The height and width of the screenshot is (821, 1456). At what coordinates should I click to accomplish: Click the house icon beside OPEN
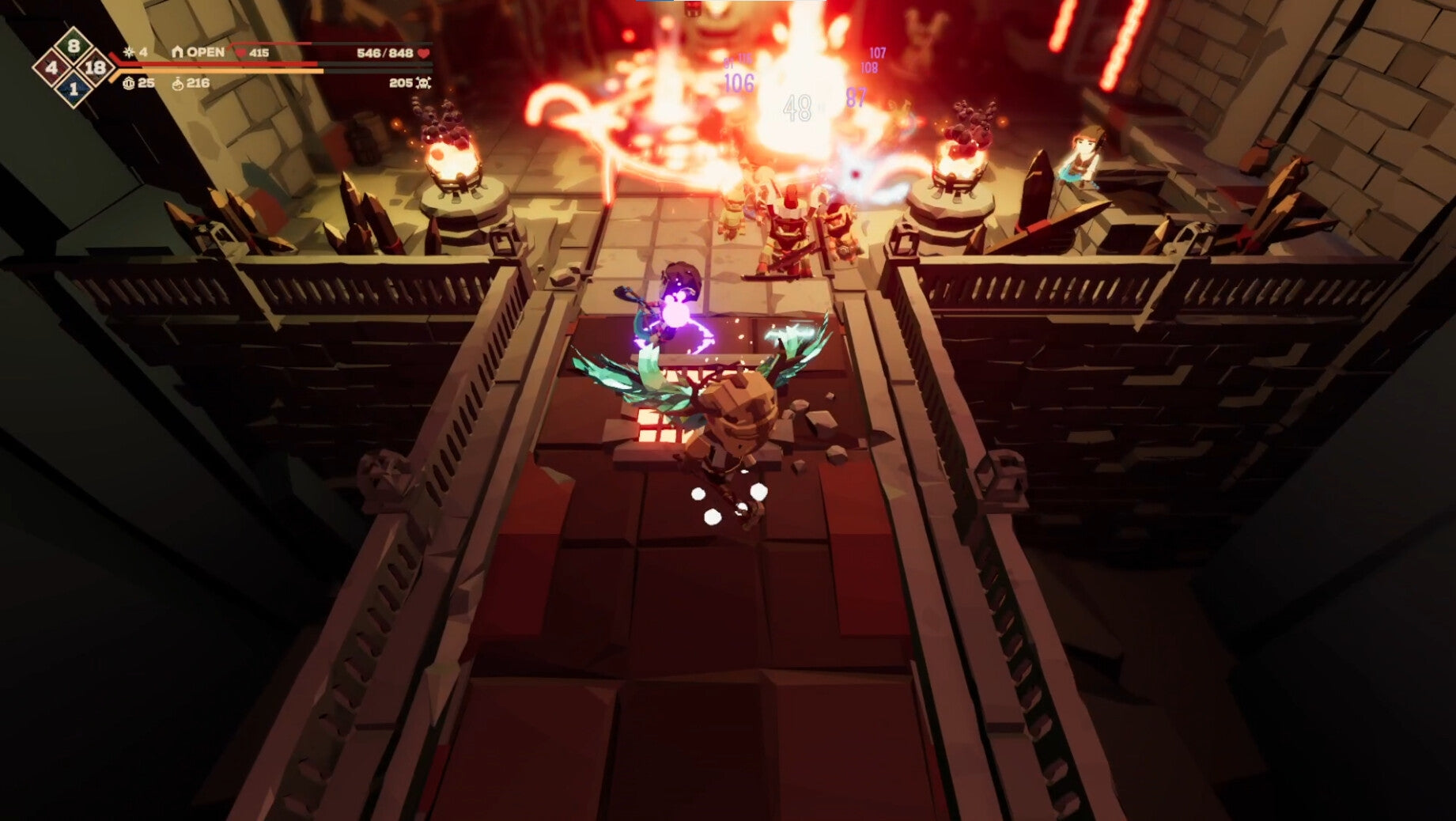tap(177, 52)
